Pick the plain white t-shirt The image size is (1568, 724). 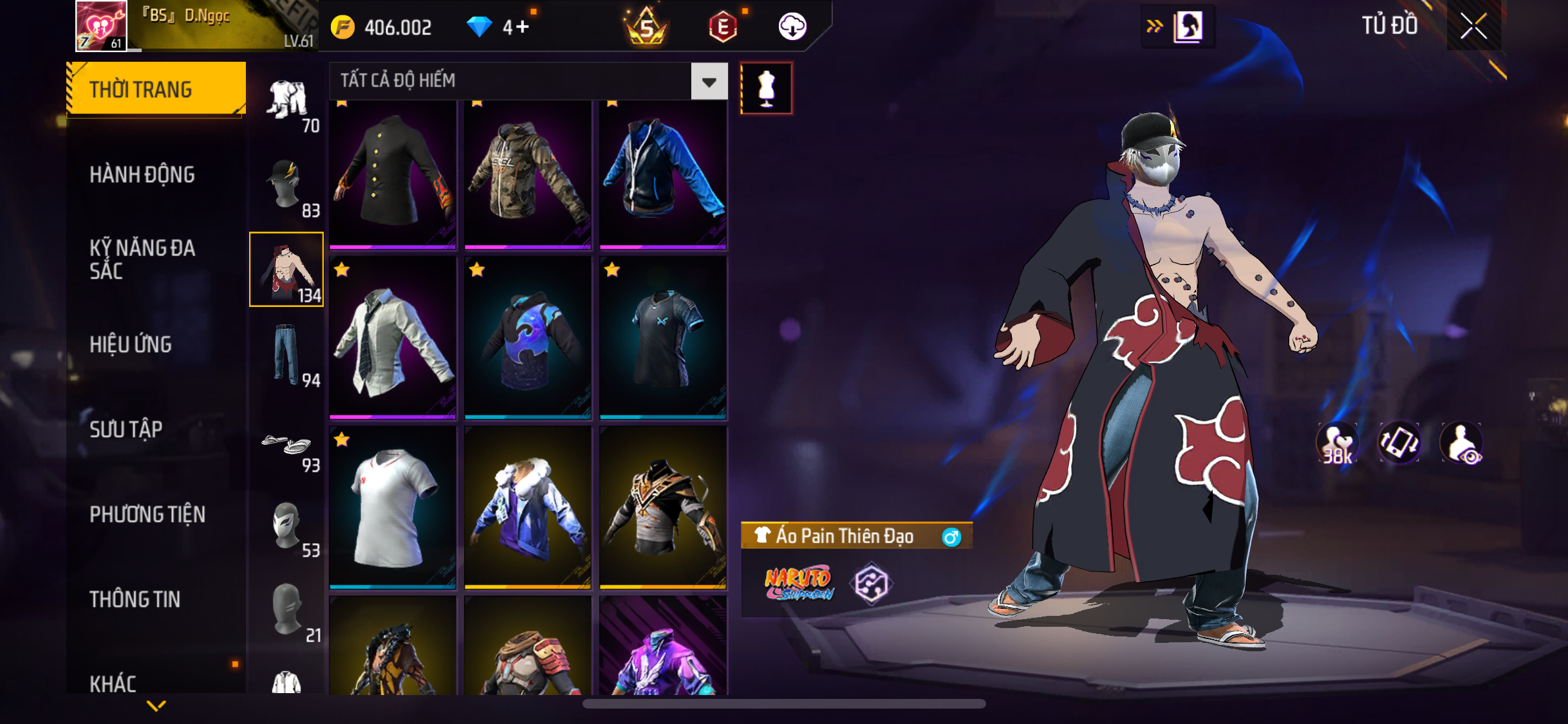pos(393,507)
